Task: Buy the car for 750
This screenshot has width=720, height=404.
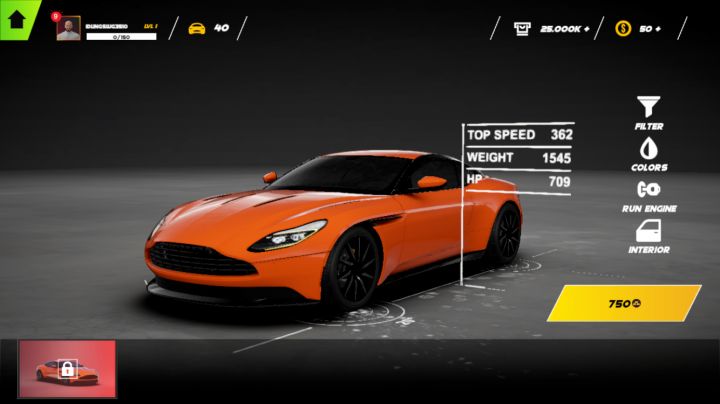Action: coord(623,303)
